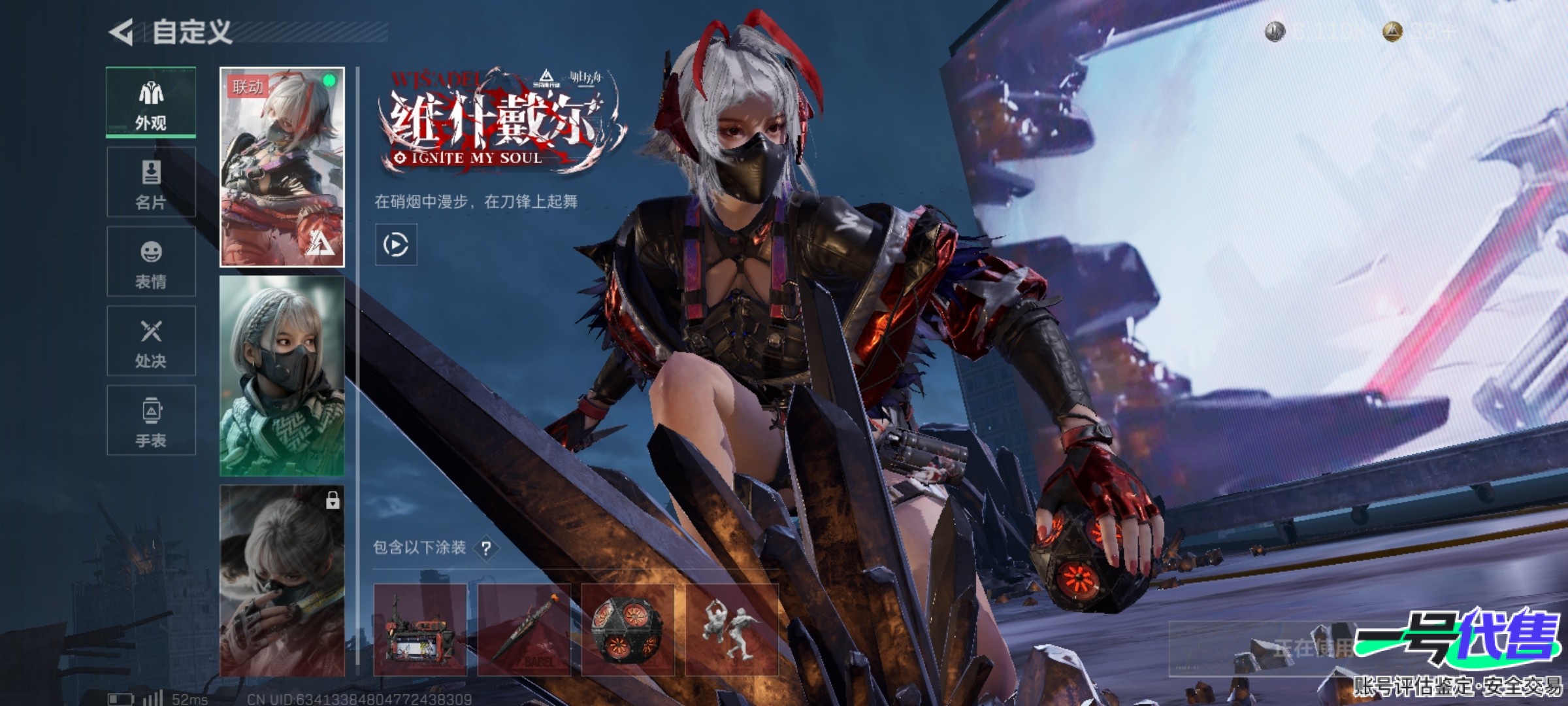Choose the green knit sweater skin thumbnail
The width and height of the screenshot is (1568, 706).
tap(282, 376)
